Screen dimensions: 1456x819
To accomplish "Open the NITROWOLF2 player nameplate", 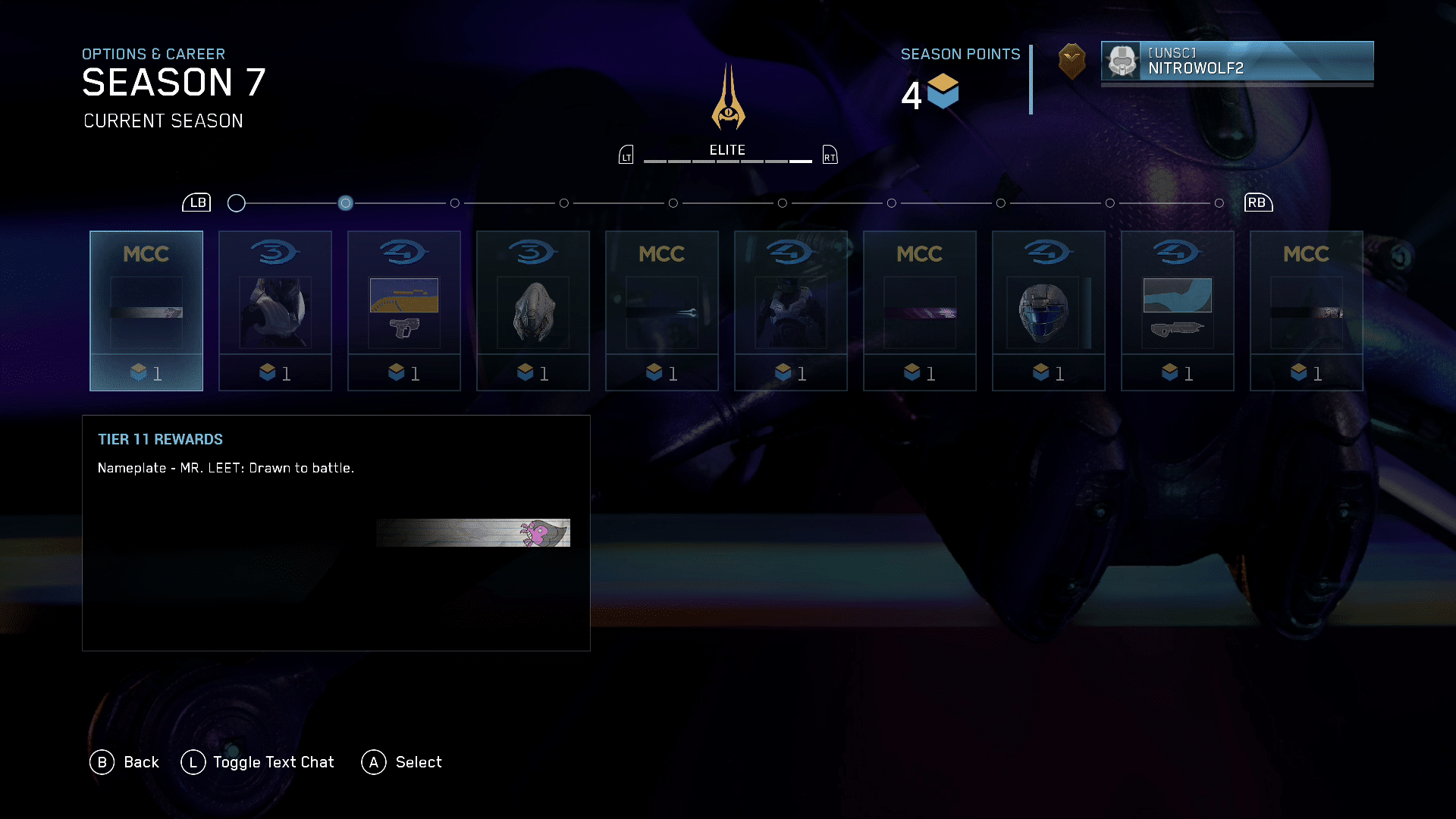I will 1237,61.
